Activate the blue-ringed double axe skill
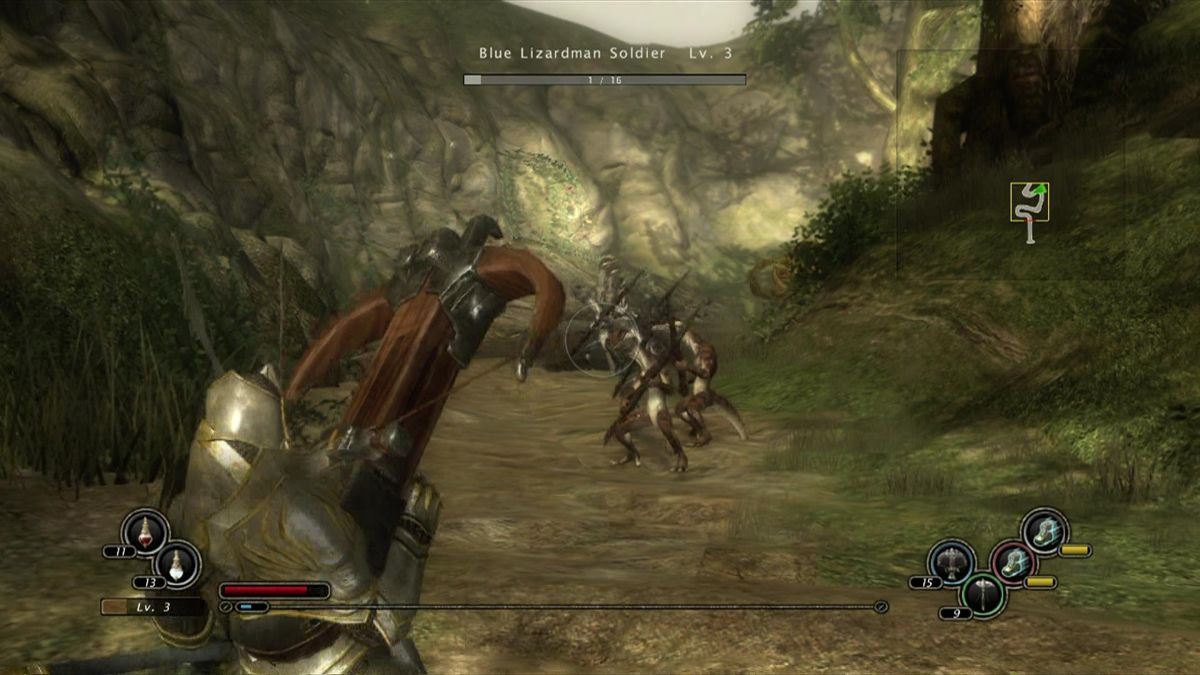The width and height of the screenshot is (1200, 675). (951, 563)
